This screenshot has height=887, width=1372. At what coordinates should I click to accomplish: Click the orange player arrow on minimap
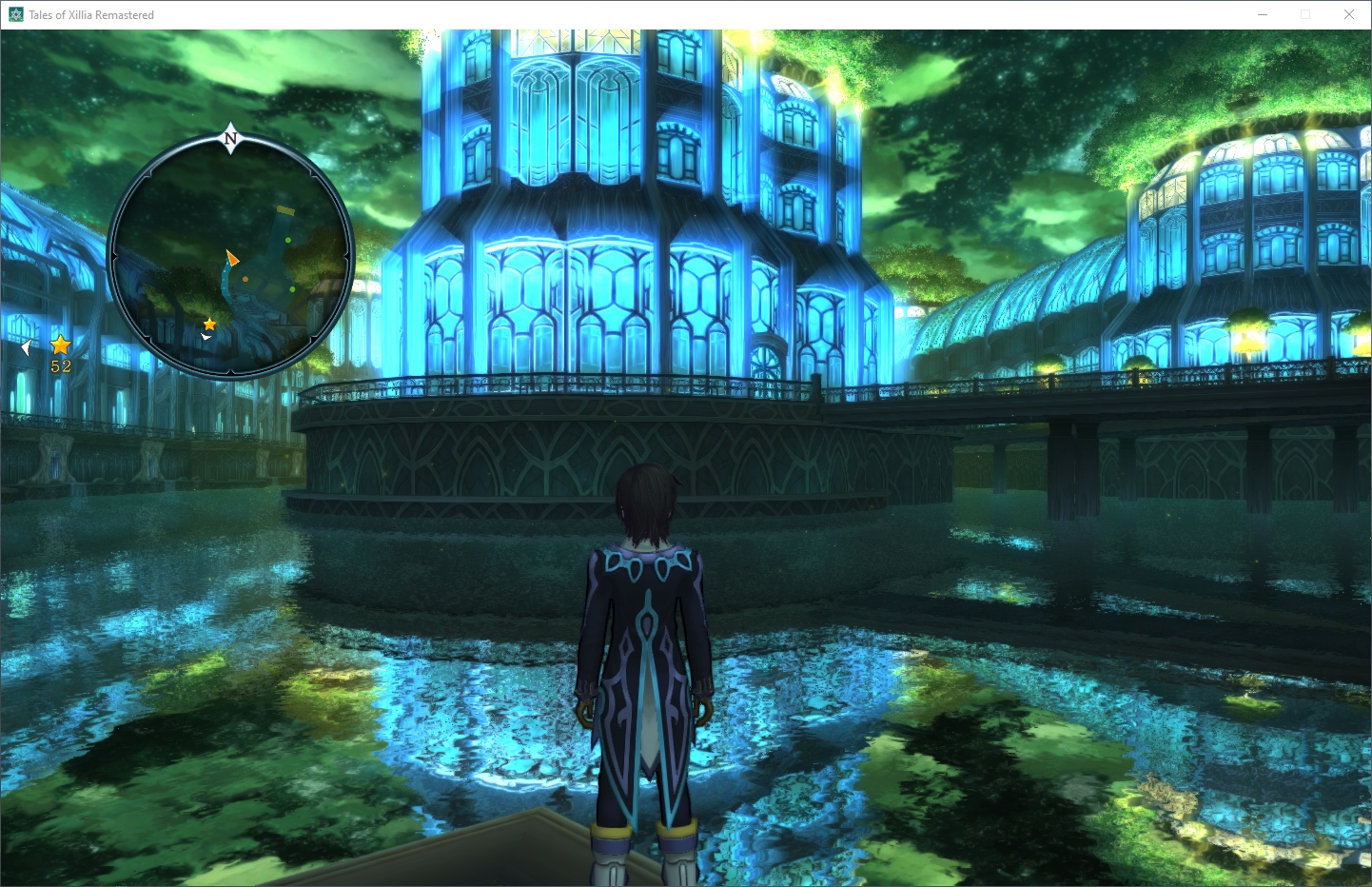[x=231, y=258]
